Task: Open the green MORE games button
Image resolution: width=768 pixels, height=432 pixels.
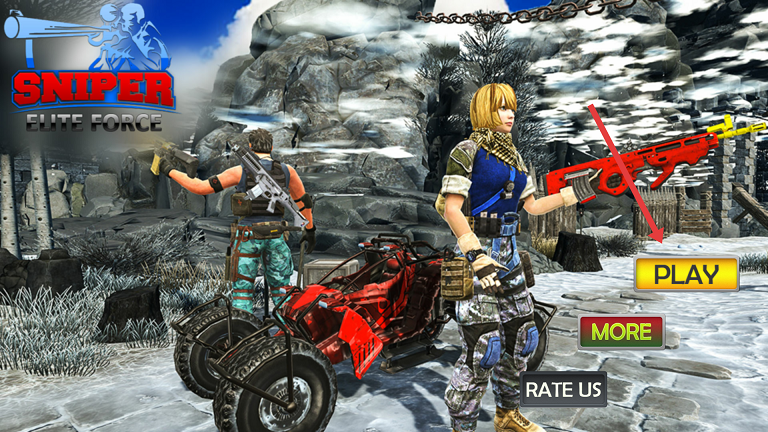Action: 621,331
